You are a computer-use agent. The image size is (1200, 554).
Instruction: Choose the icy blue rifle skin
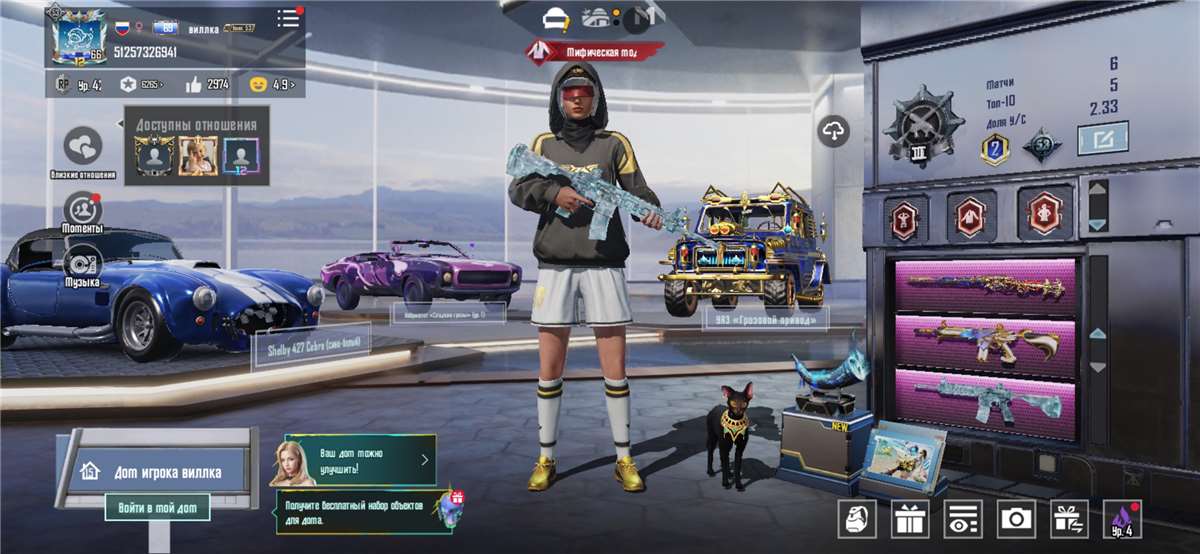(x=985, y=397)
